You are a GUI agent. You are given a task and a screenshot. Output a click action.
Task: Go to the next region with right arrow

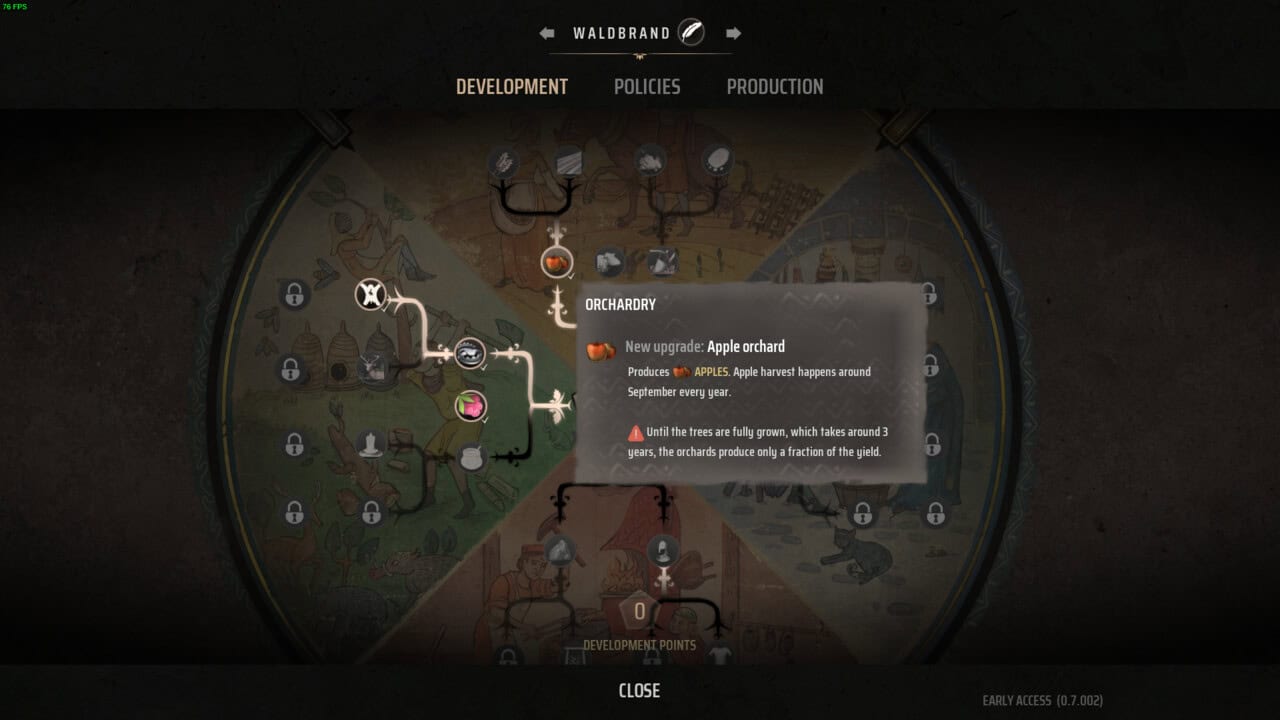click(734, 33)
